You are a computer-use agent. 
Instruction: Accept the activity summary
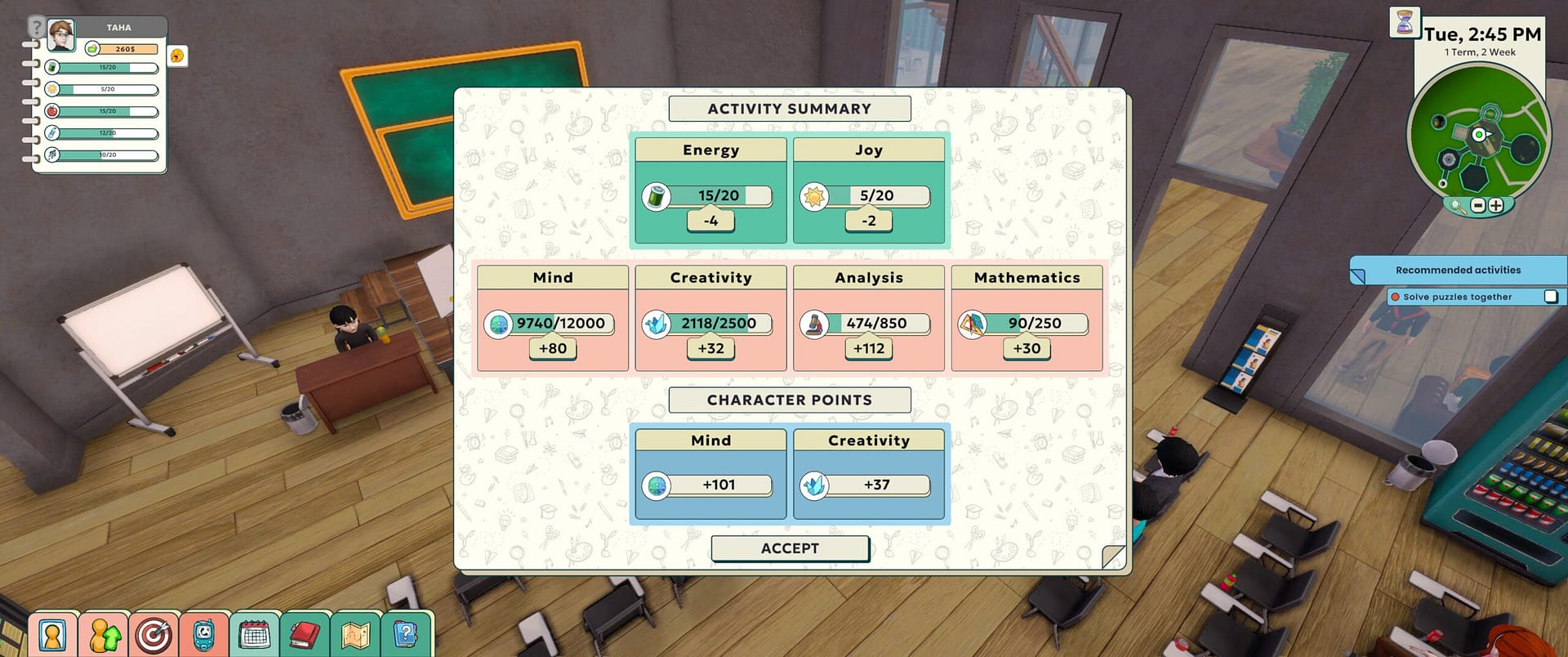pos(790,548)
